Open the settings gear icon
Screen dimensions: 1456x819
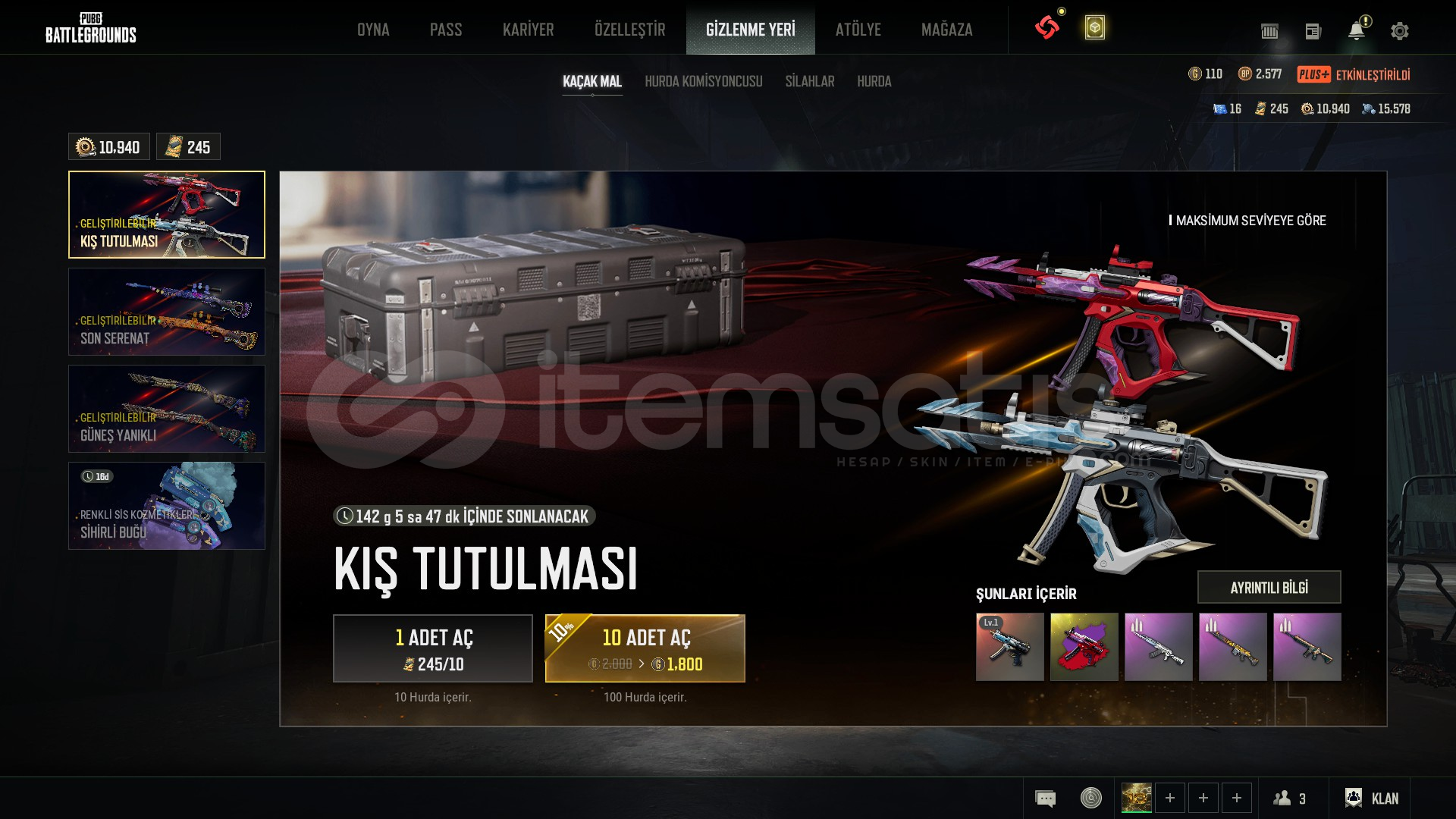(1399, 31)
